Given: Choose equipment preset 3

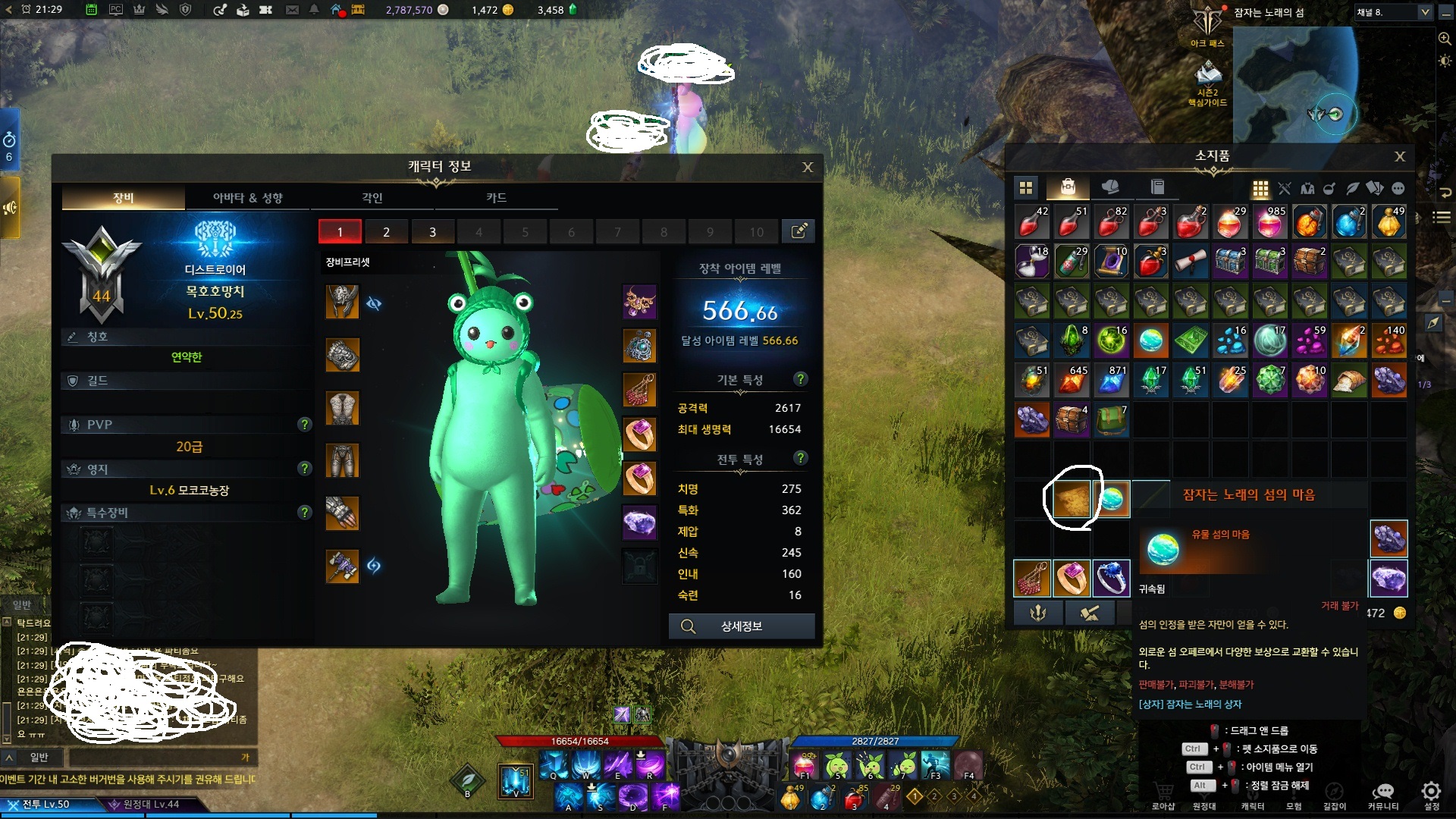Looking at the screenshot, I should (432, 232).
